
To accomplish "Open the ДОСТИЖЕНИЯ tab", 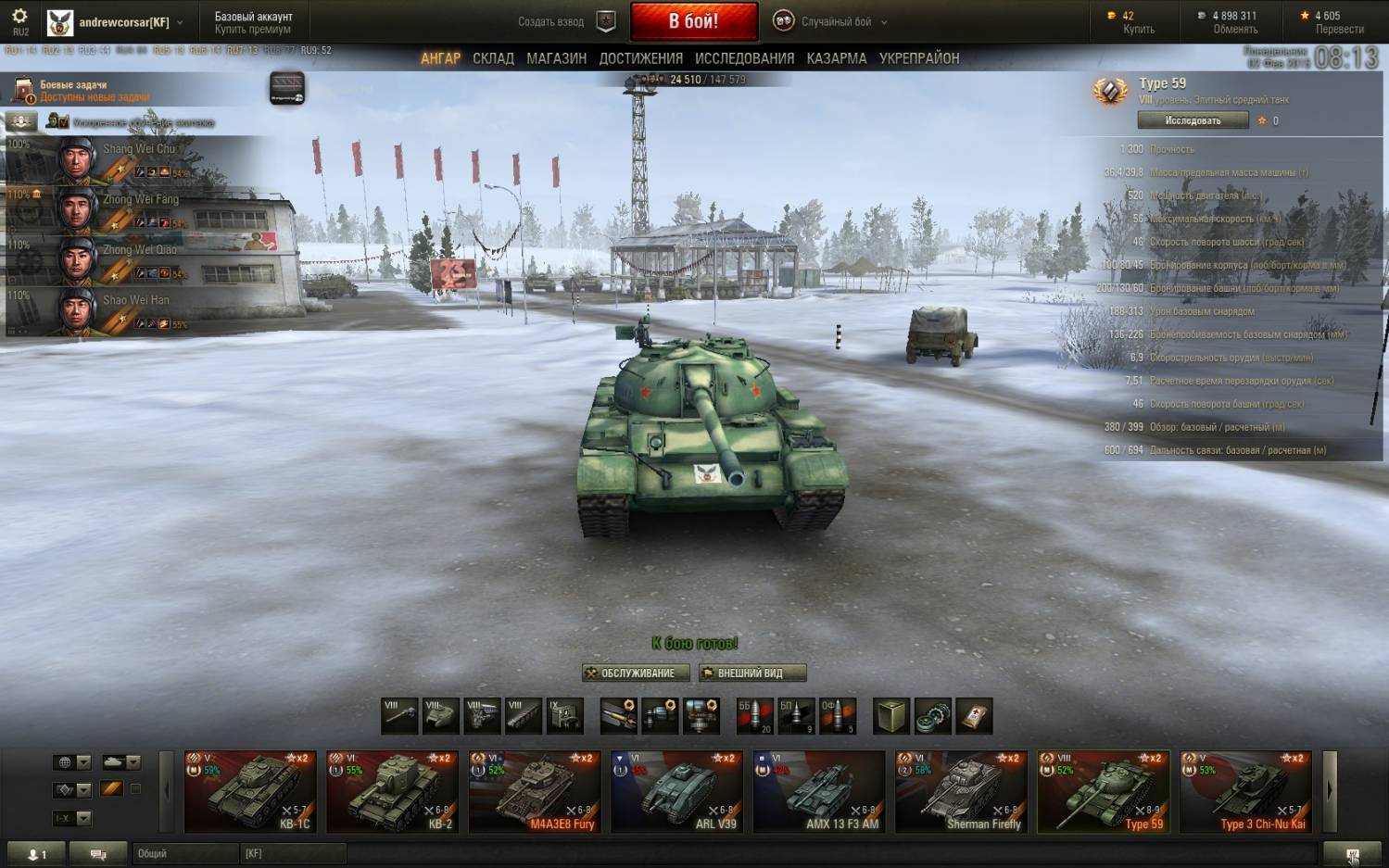I will coord(640,58).
